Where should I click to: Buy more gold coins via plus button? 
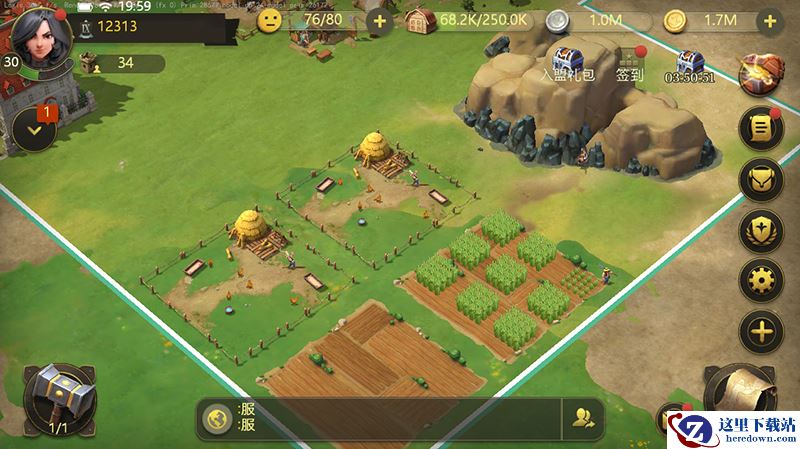[x=769, y=20]
